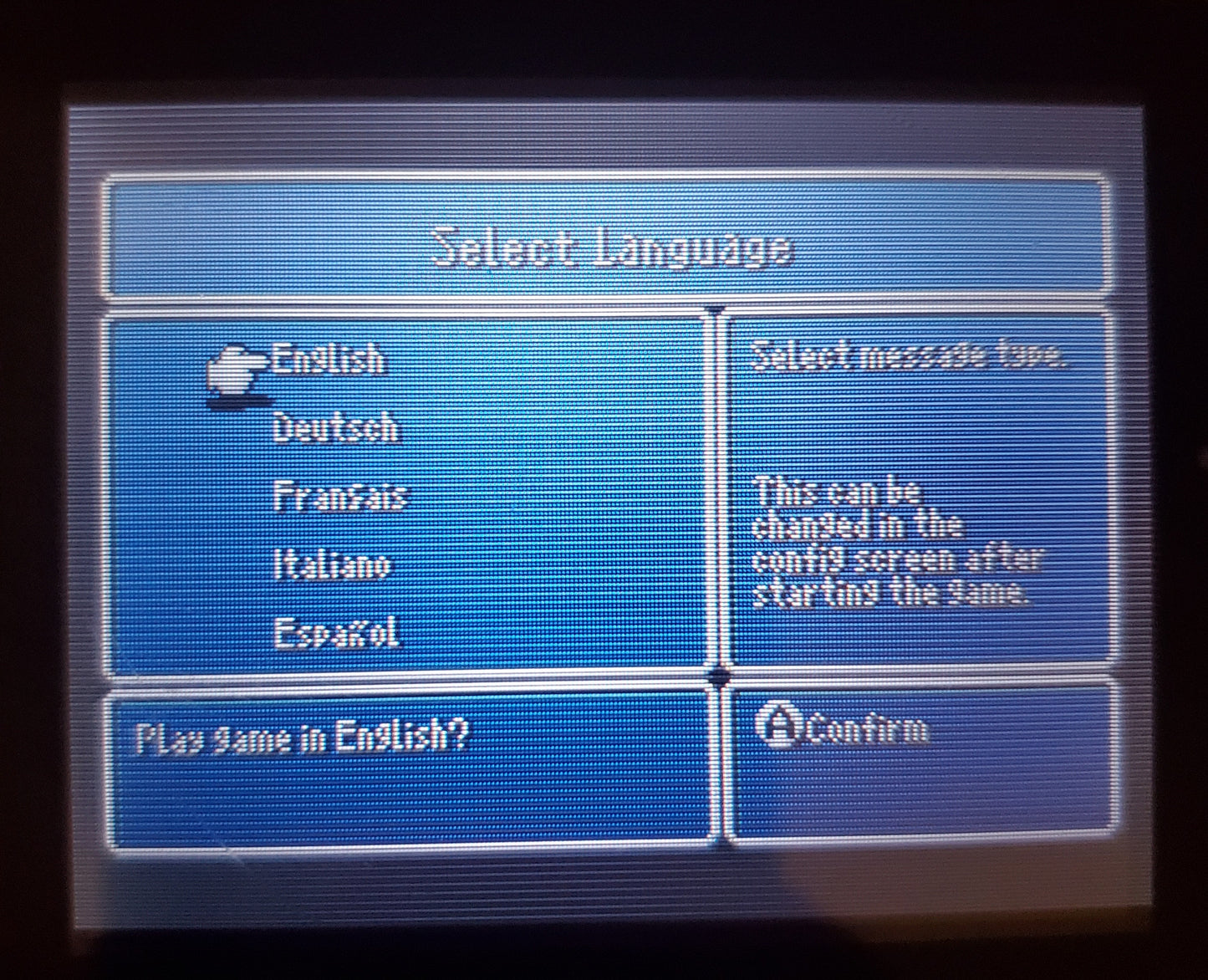Pick Français from the language list
The height and width of the screenshot is (980, 1208).
(339, 497)
